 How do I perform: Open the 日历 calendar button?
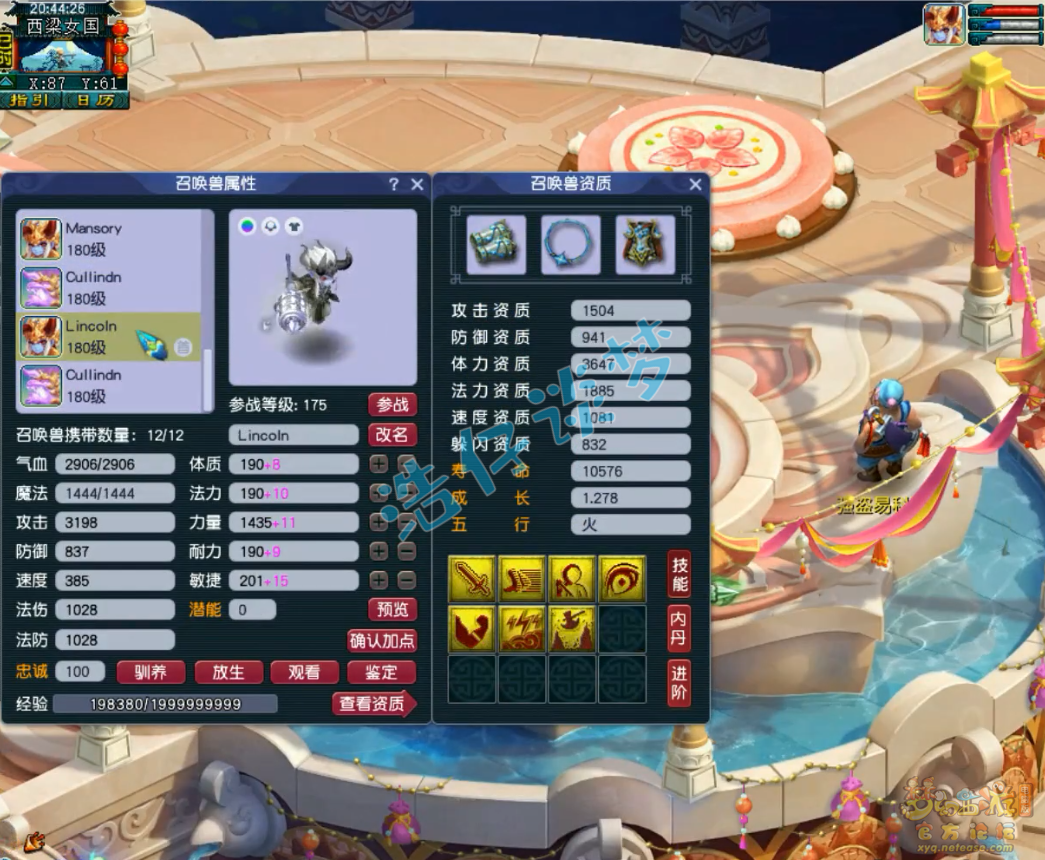[95, 100]
